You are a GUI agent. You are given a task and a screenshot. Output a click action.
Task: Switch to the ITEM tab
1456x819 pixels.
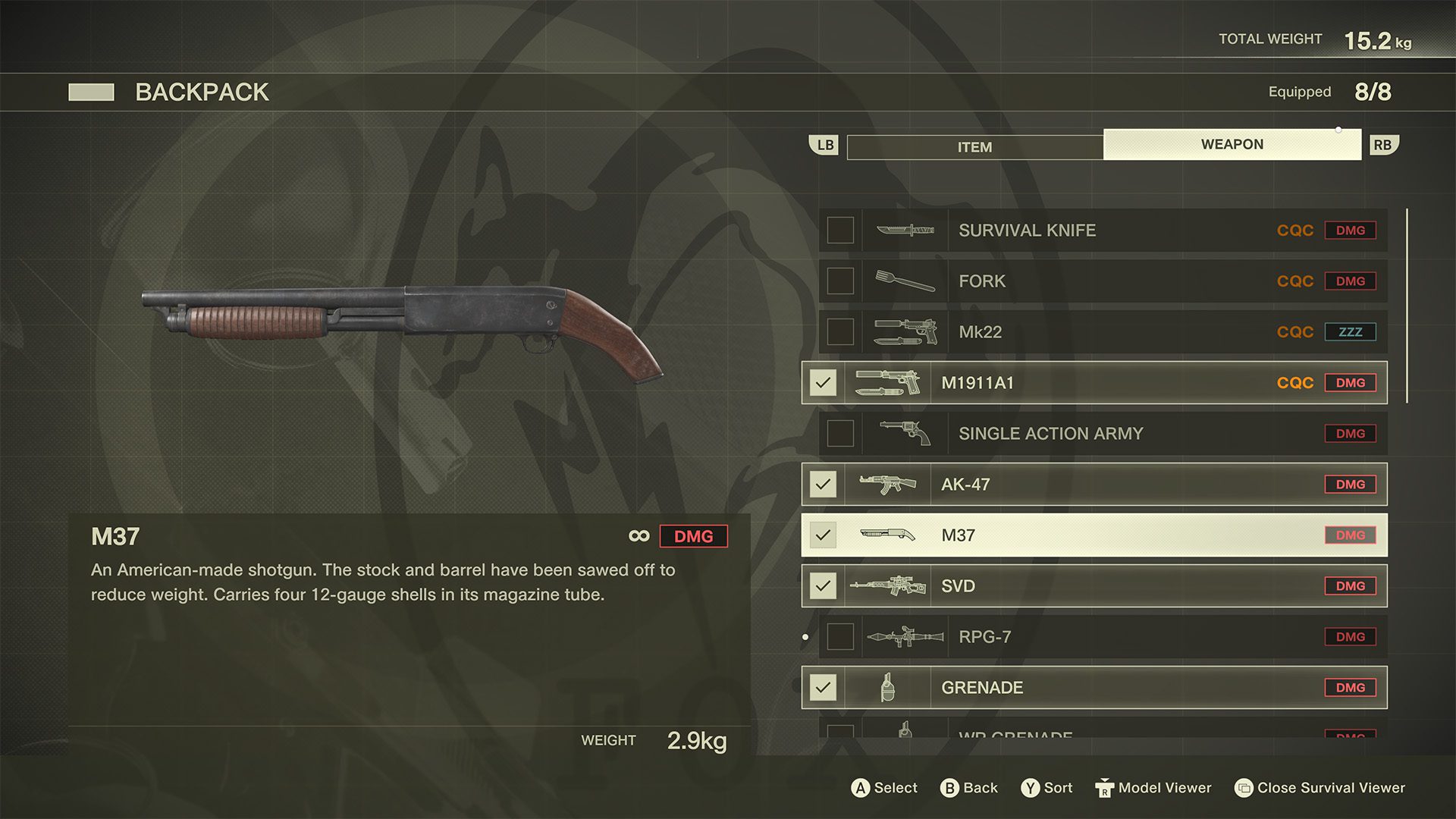click(973, 146)
